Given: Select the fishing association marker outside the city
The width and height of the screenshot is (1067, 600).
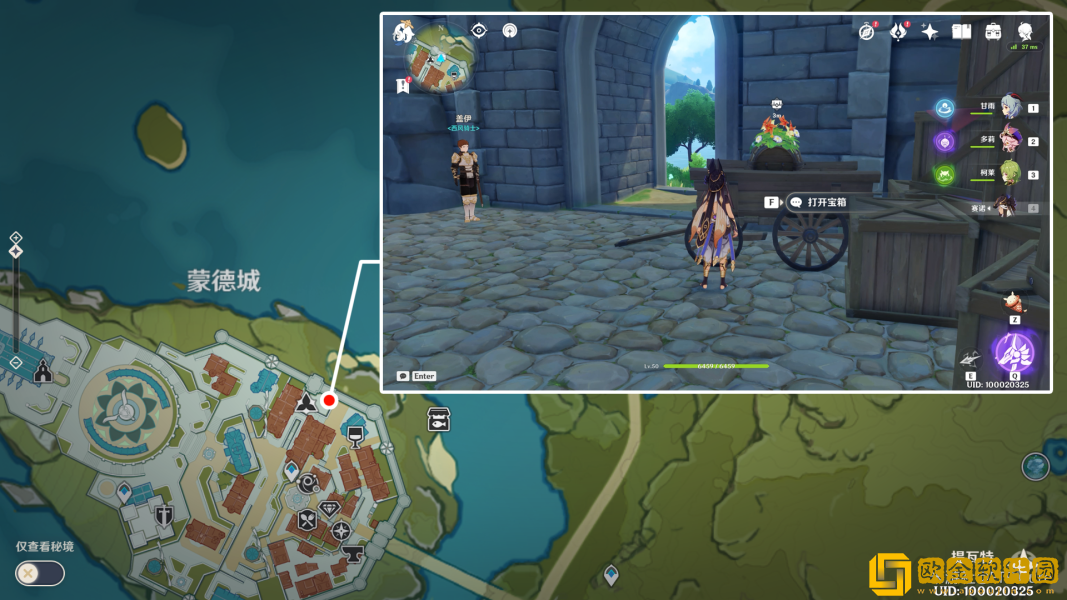Looking at the screenshot, I should coord(438,419).
